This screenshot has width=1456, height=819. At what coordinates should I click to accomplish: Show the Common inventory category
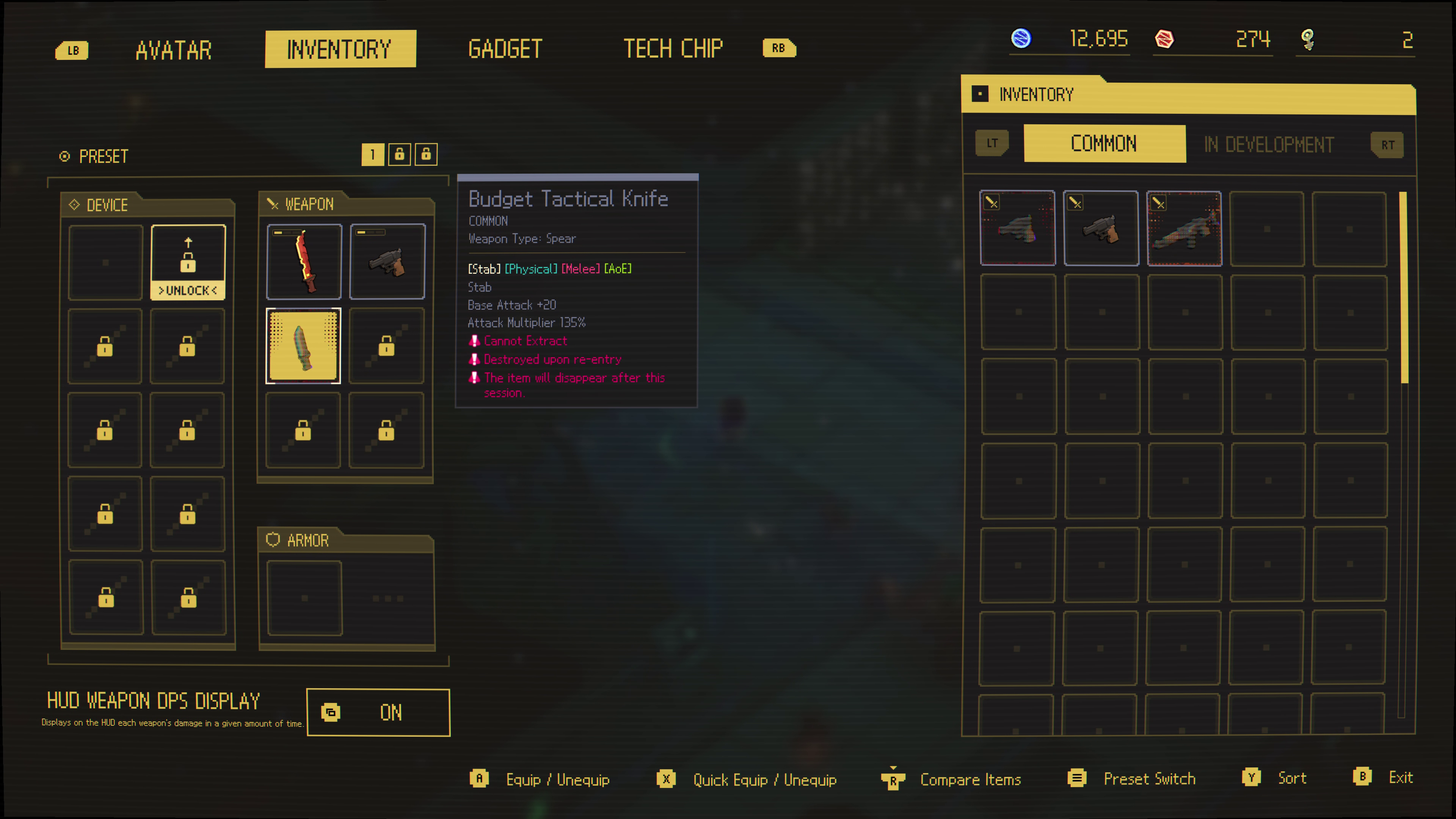pos(1104,144)
